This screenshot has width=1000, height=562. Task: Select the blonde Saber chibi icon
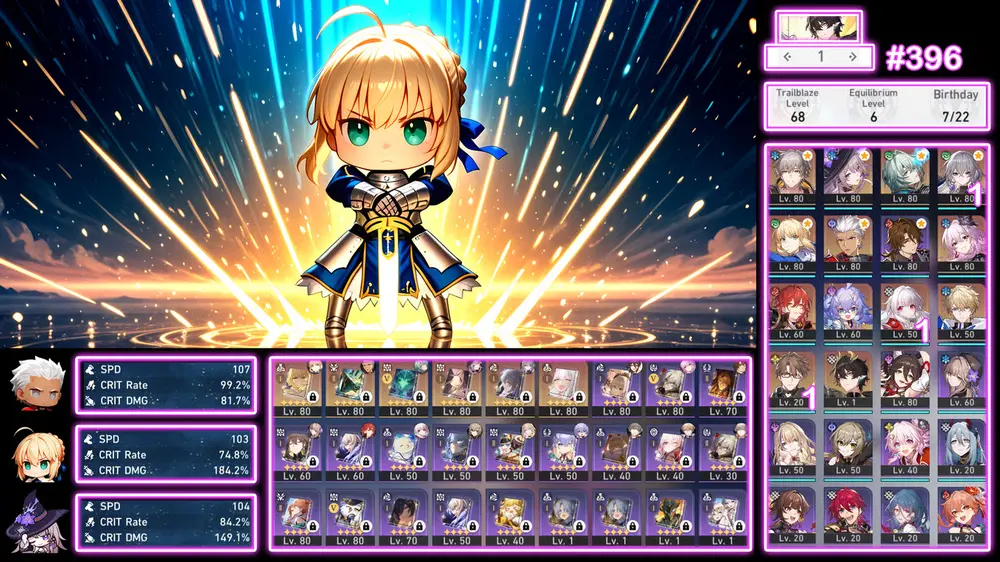36,453
